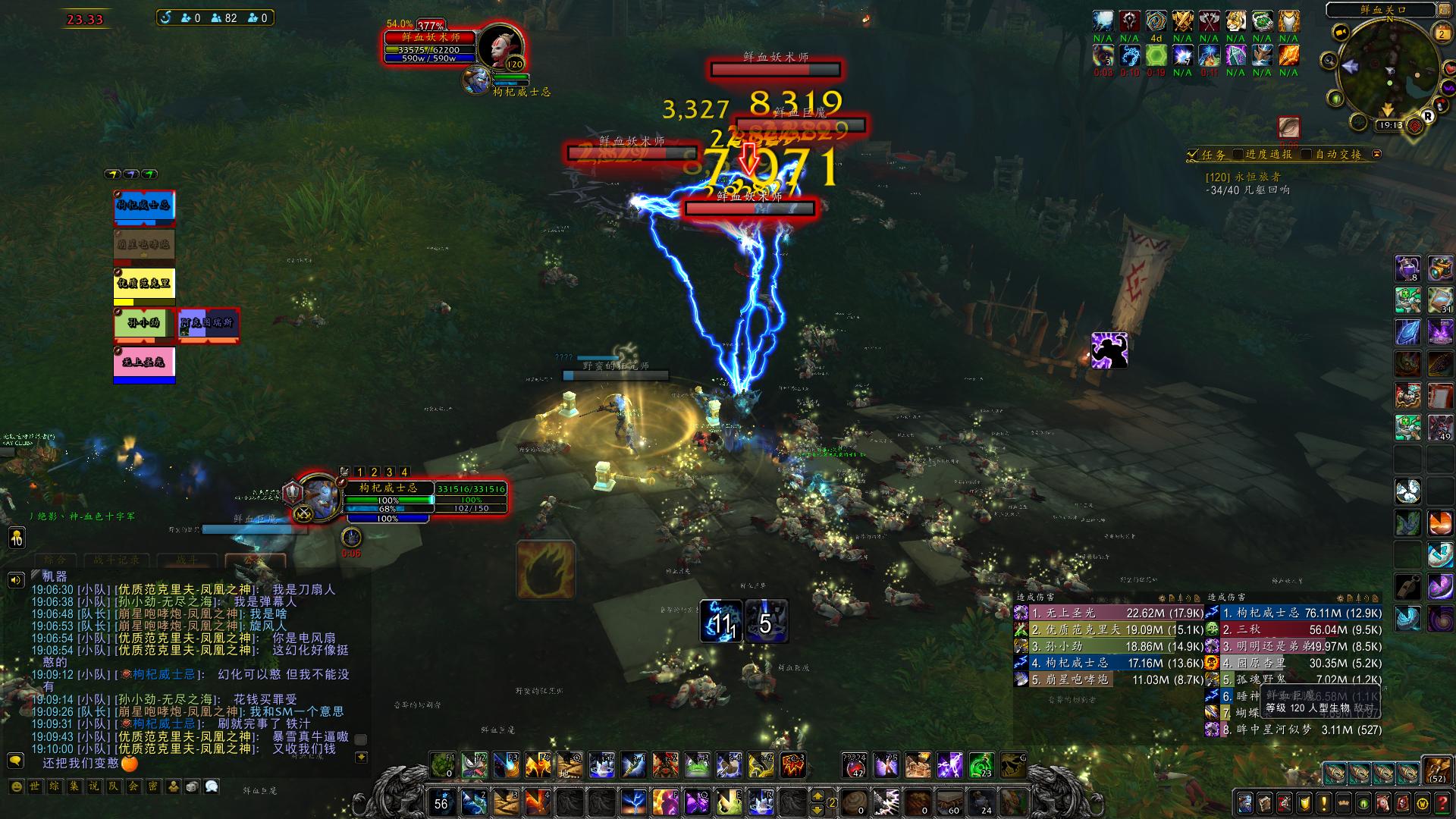Click action bar page up arrow
Screen dimensions: 1456x819
click(817, 795)
